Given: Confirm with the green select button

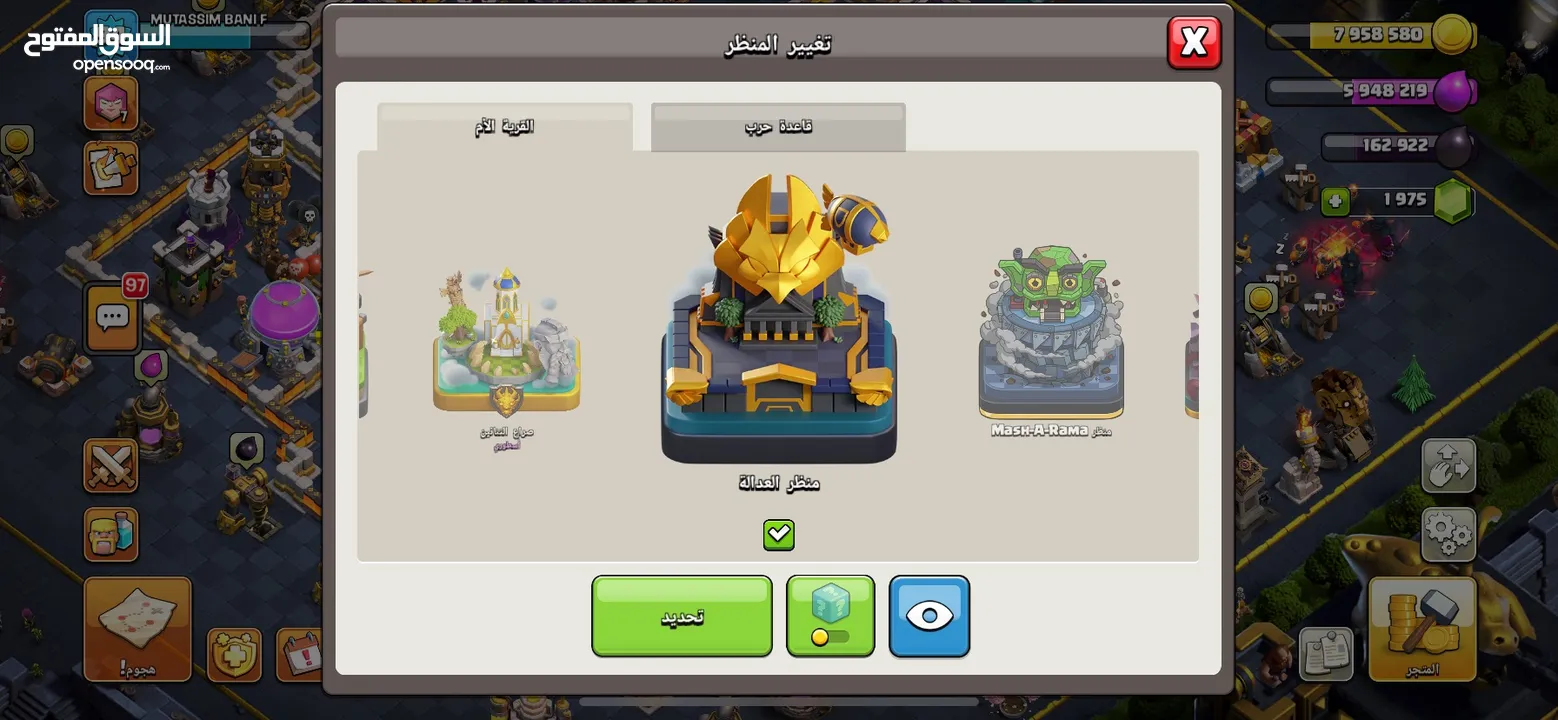Looking at the screenshot, I should point(681,616).
